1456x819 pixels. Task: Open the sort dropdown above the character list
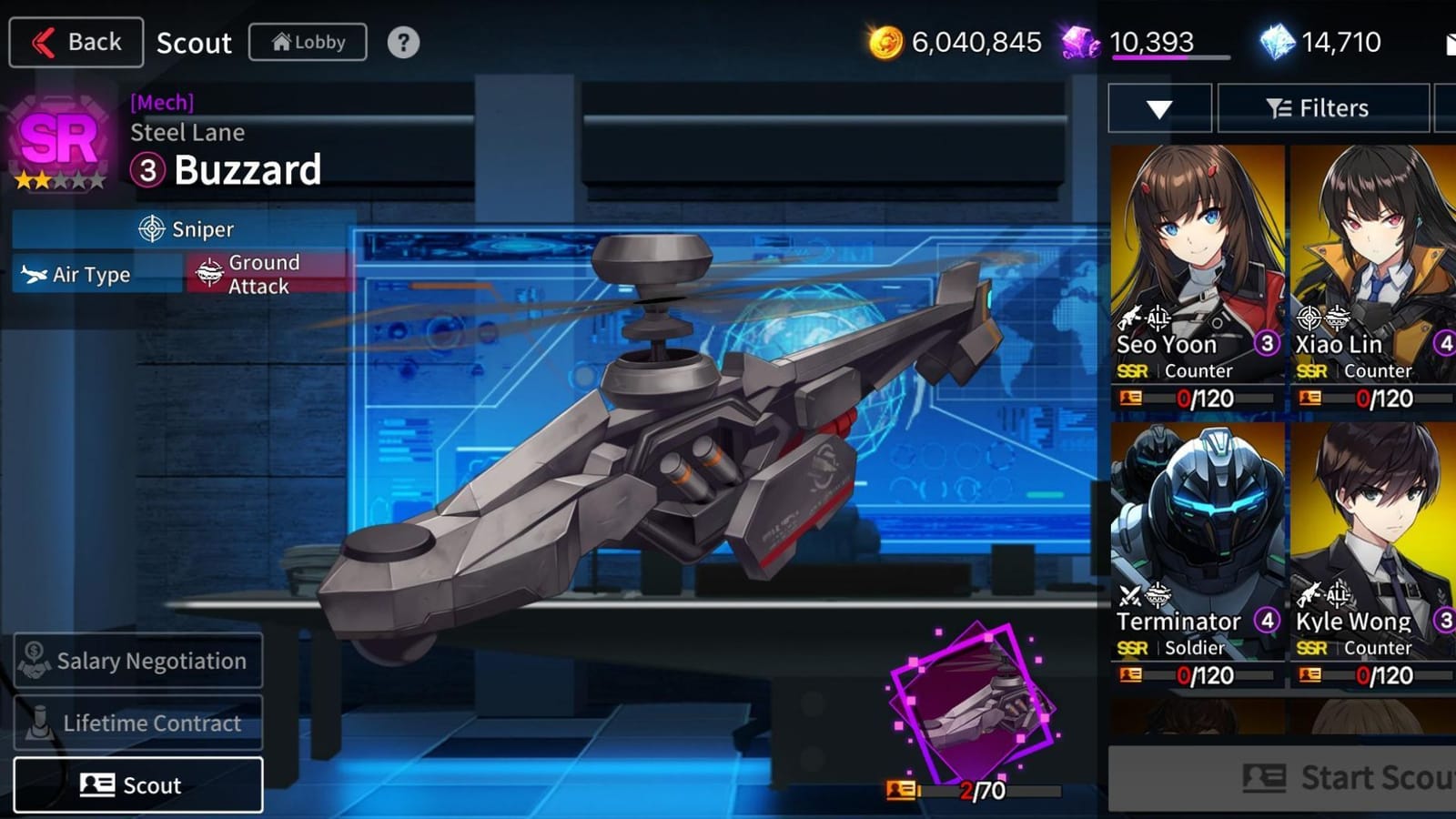1158,107
